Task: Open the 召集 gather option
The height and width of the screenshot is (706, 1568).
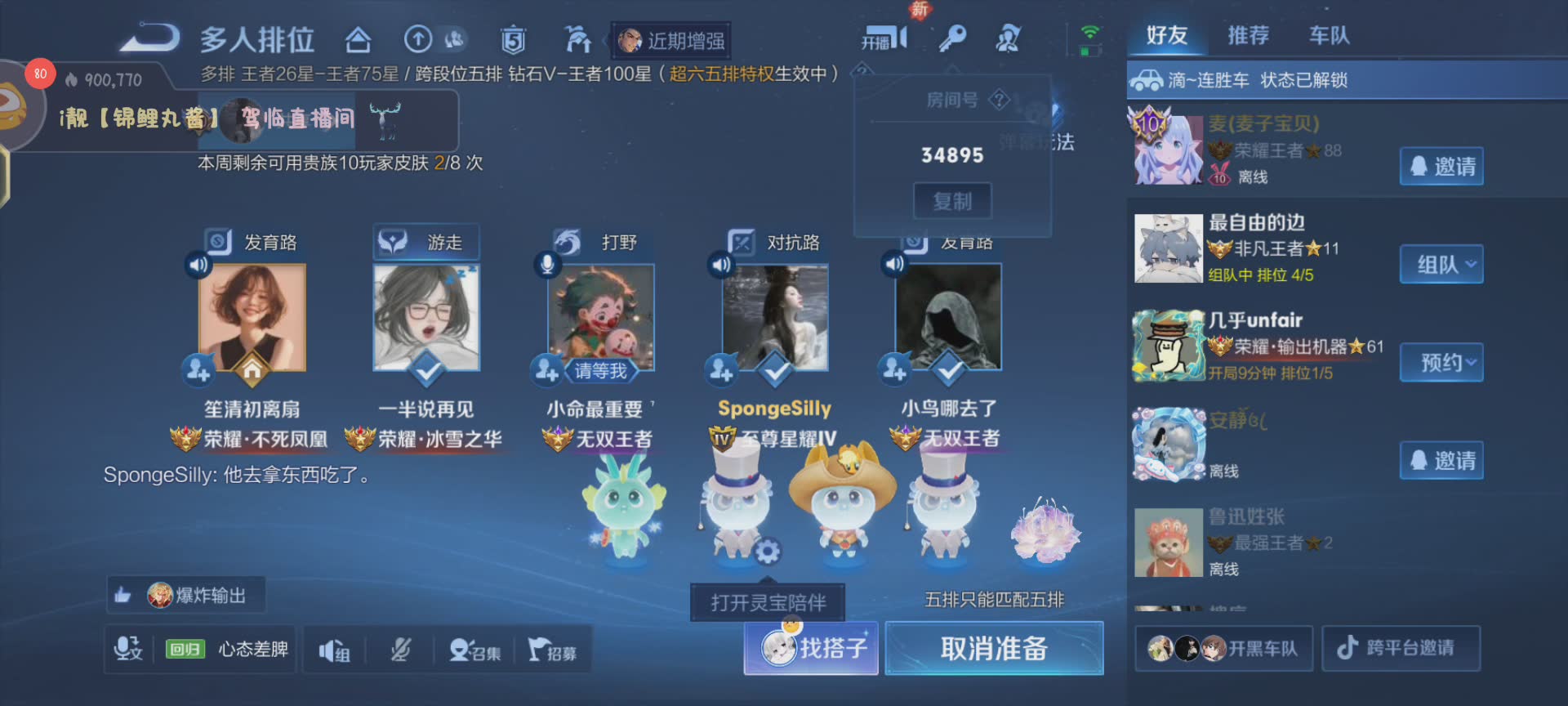Action: [475, 651]
